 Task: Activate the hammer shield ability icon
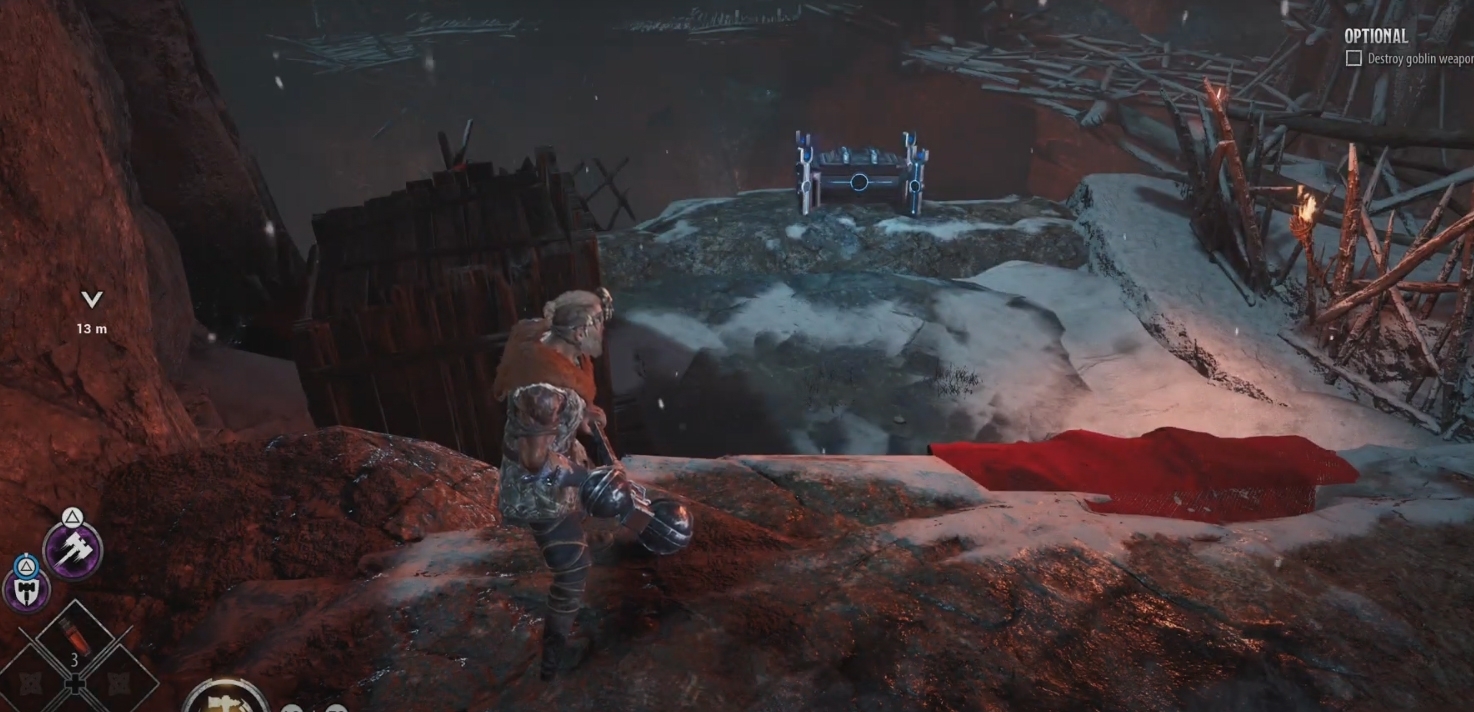pos(26,588)
